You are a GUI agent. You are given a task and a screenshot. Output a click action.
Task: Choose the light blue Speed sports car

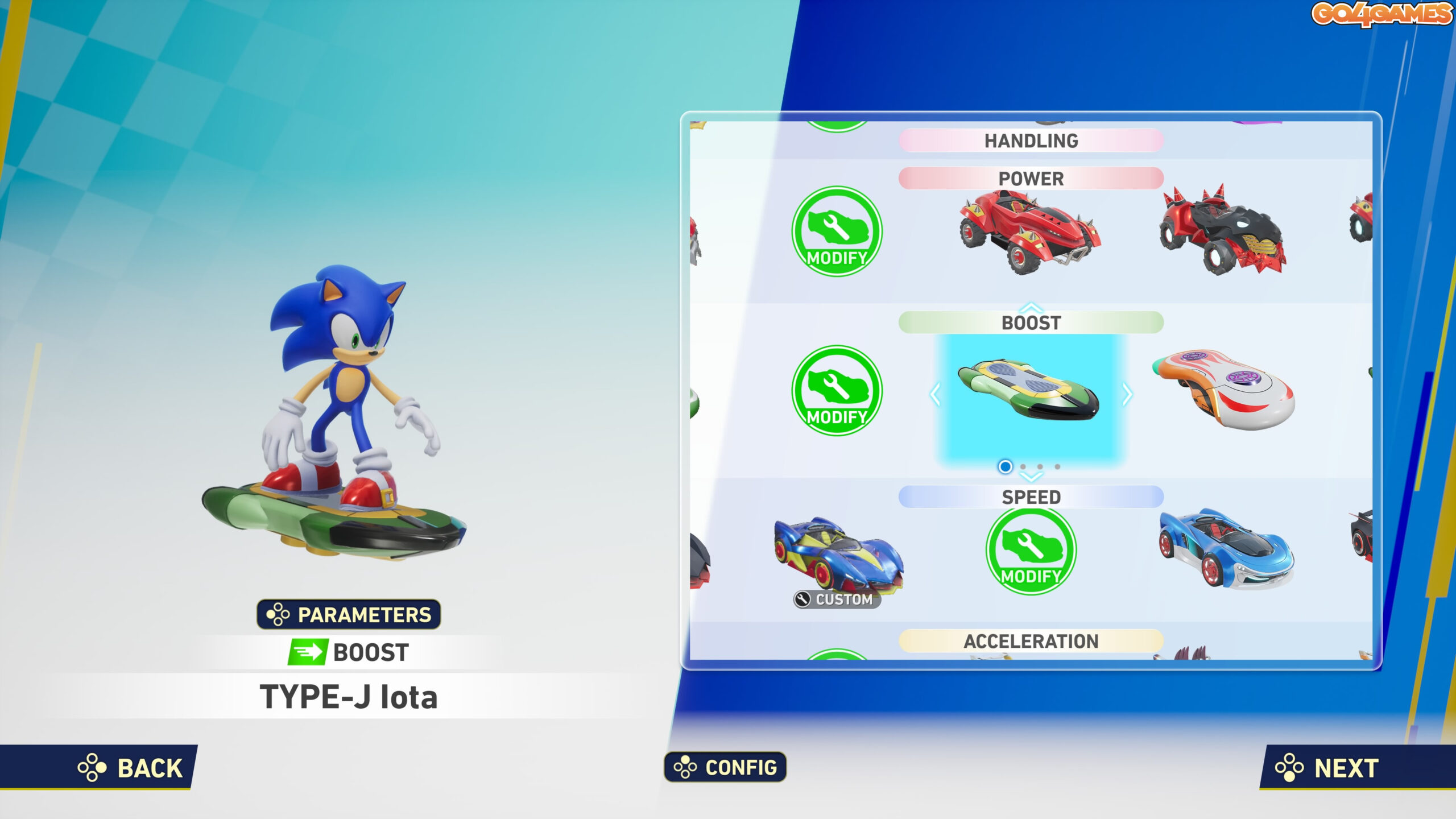pos(1226,549)
